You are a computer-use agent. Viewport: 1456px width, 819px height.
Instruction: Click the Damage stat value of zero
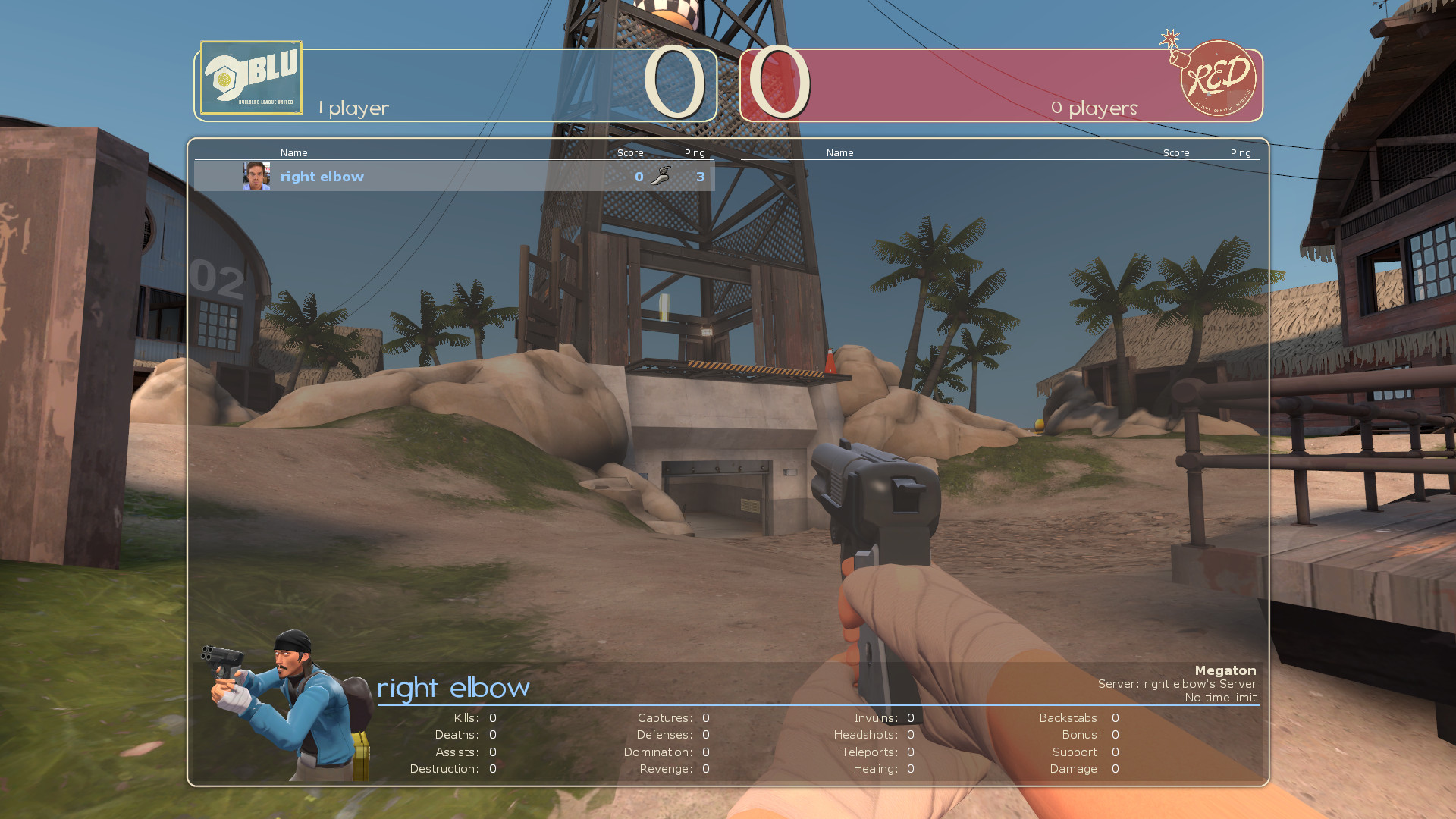point(1115,768)
